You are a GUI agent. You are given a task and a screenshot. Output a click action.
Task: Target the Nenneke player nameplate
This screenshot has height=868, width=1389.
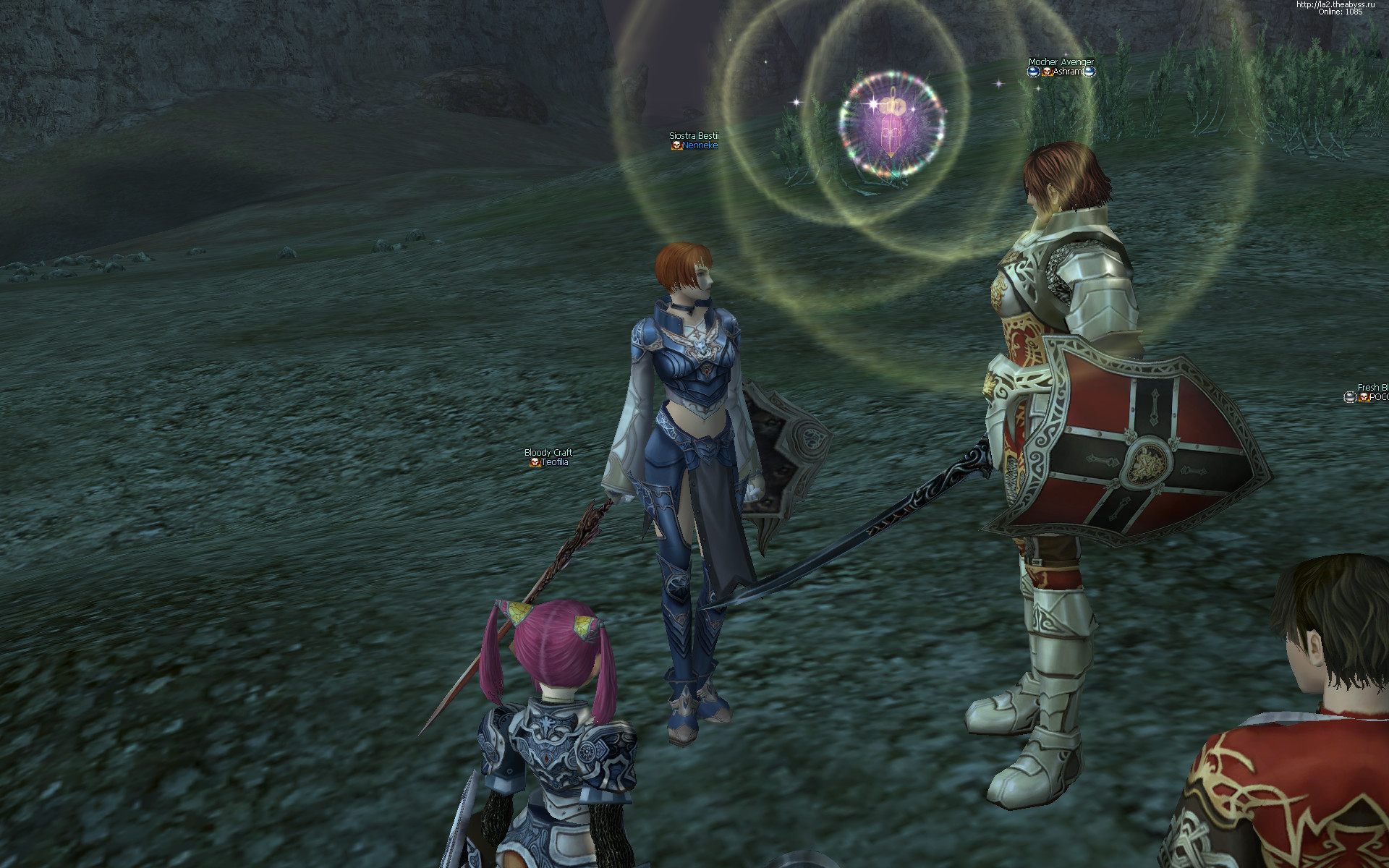[x=699, y=145]
